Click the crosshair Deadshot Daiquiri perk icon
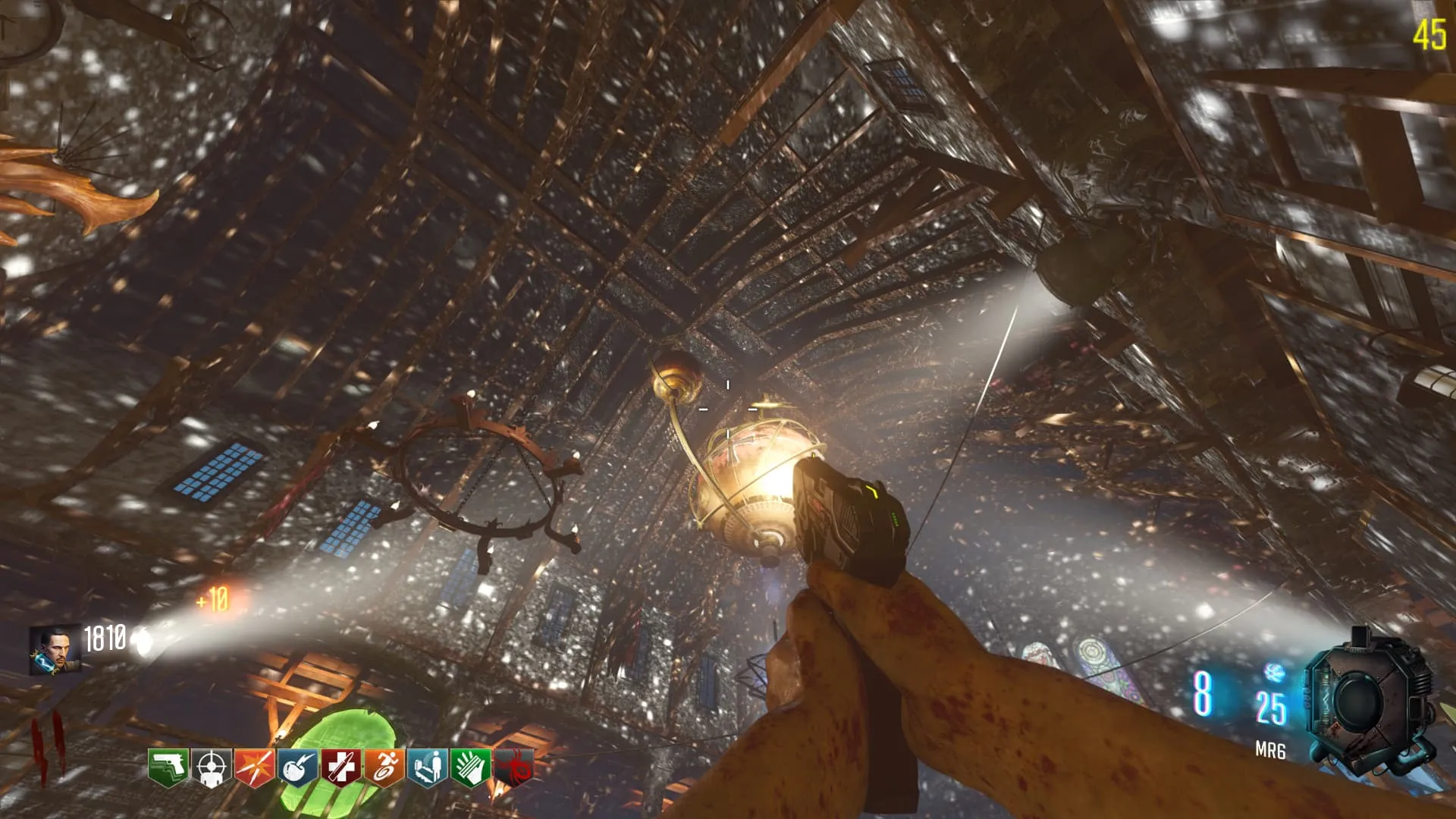This screenshot has height=819, width=1456. pyautogui.click(x=211, y=768)
